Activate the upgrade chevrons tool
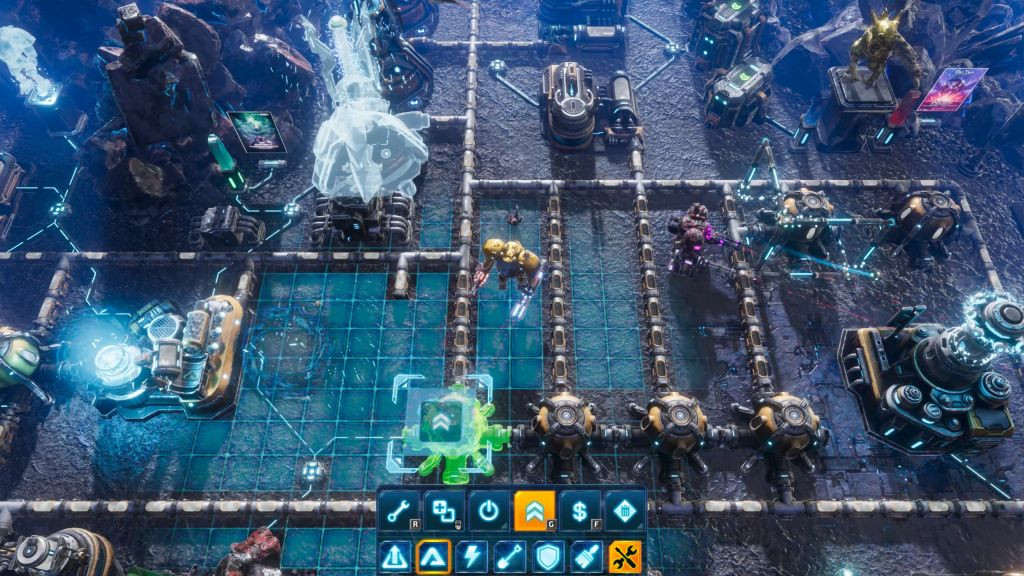The height and width of the screenshot is (576, 1024). pos(534,510)
